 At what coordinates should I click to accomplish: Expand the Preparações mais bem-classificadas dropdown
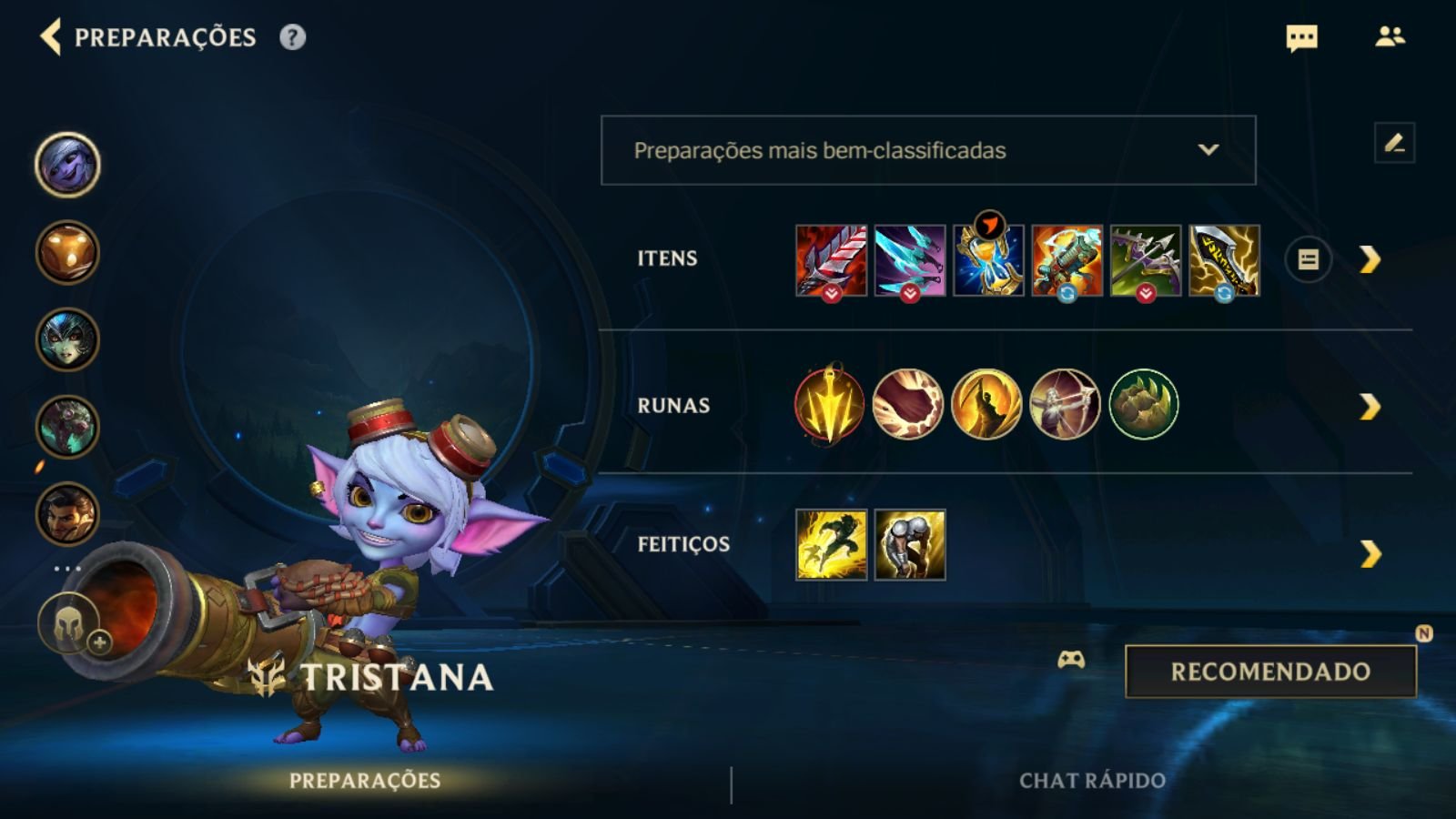pos(928,150)
